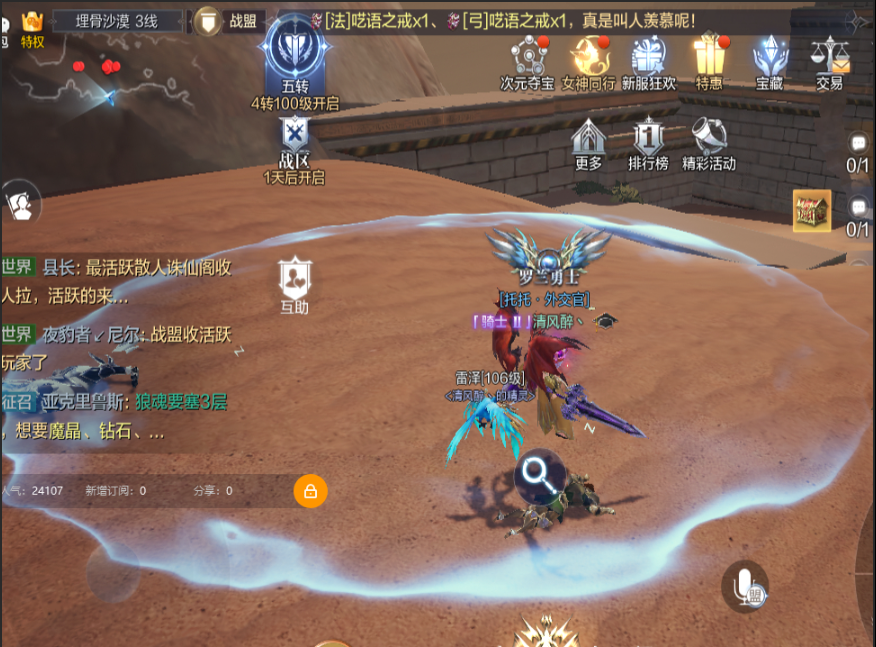876x647 pixels.
Task: Open the 战盟 guild panel
Action: click(228, 20)
